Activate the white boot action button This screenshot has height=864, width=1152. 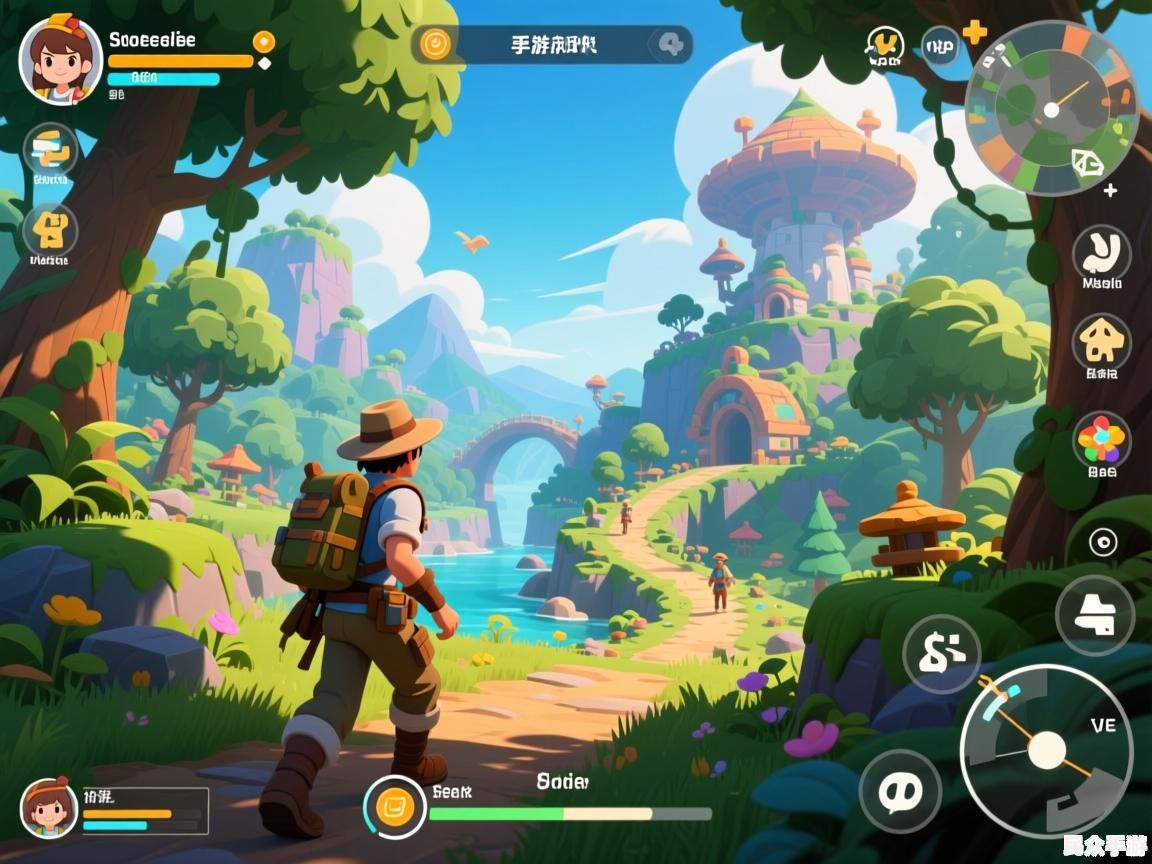coord(1095,616)
